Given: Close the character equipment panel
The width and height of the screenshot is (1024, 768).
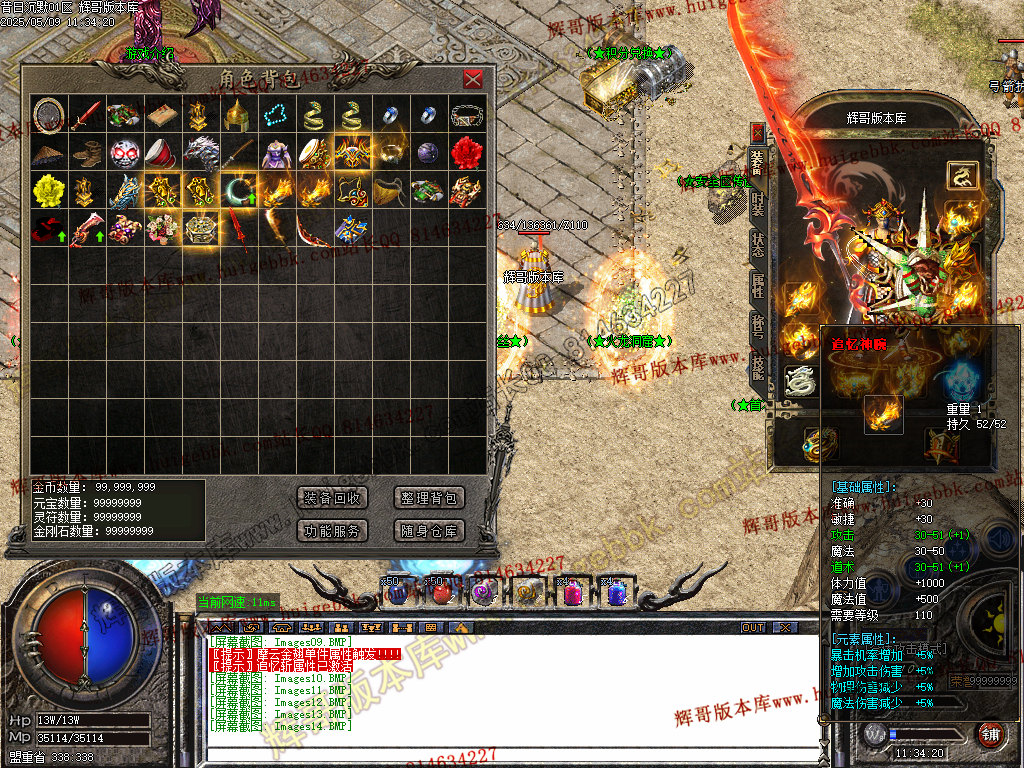Looking at the screenshot, I should [x=757, y=132].
